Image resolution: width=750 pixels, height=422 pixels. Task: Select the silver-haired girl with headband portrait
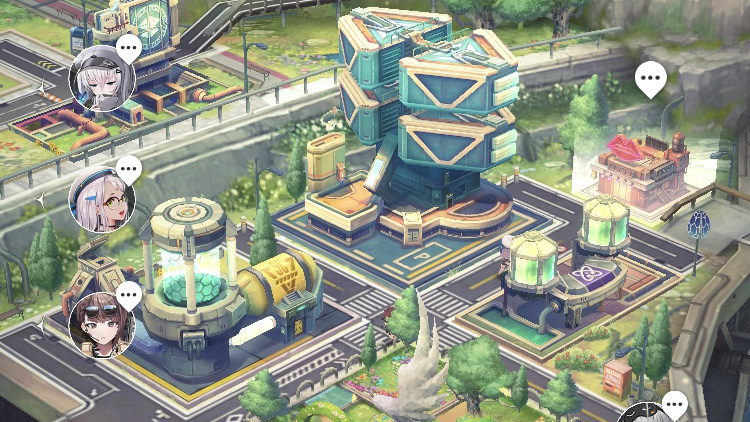101,78
